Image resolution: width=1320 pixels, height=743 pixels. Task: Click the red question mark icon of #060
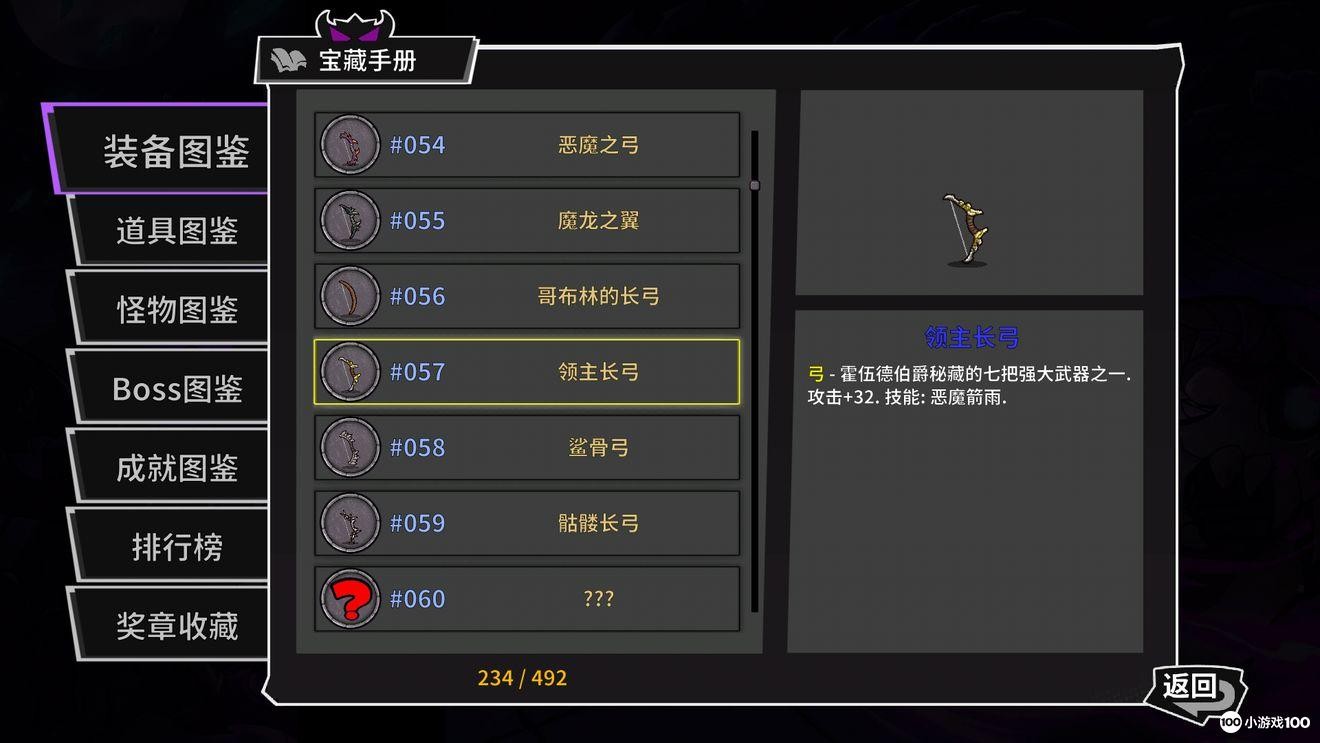point(349,598)
